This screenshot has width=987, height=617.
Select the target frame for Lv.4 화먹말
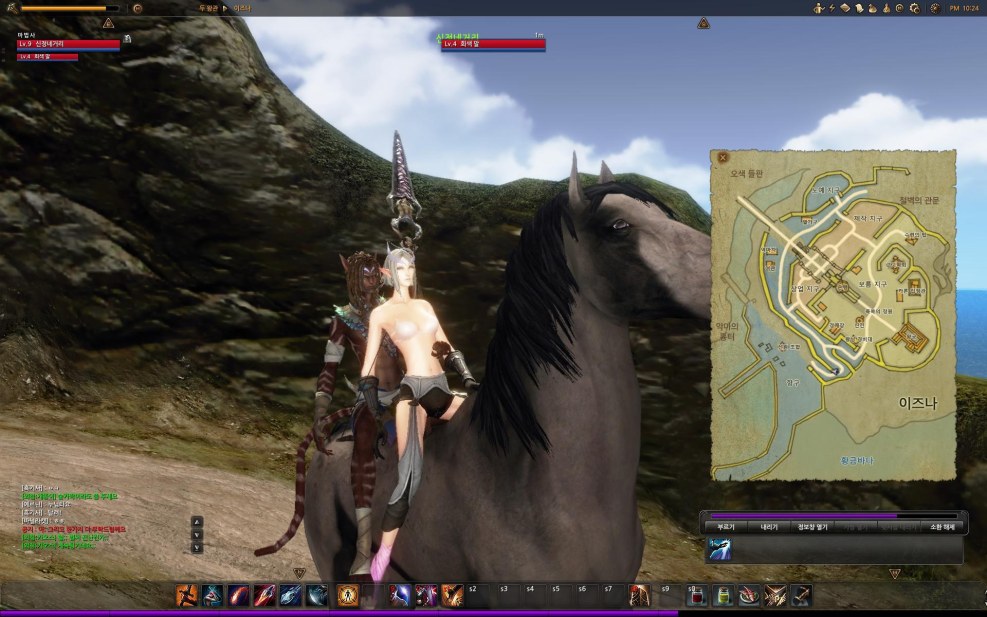pyautogui.click(x=493, y=44)
